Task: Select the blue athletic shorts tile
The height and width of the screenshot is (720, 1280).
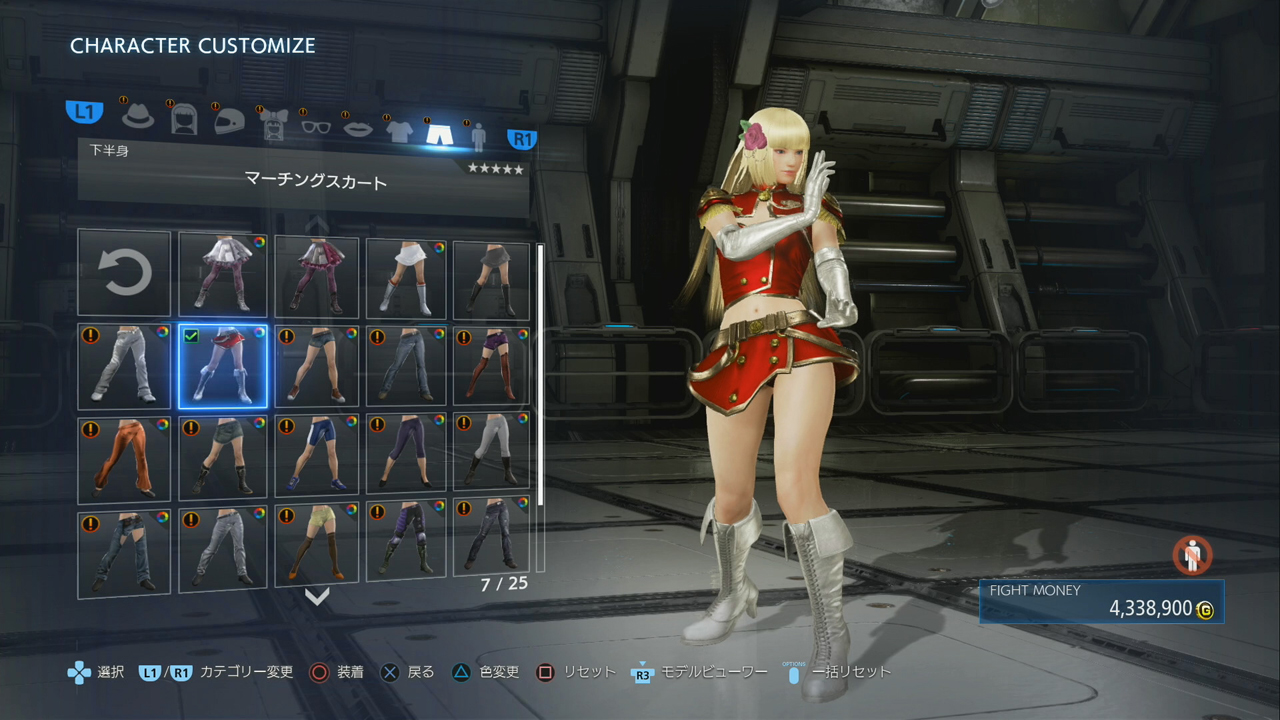Action: pyautogui.click(x=317, y=456)
